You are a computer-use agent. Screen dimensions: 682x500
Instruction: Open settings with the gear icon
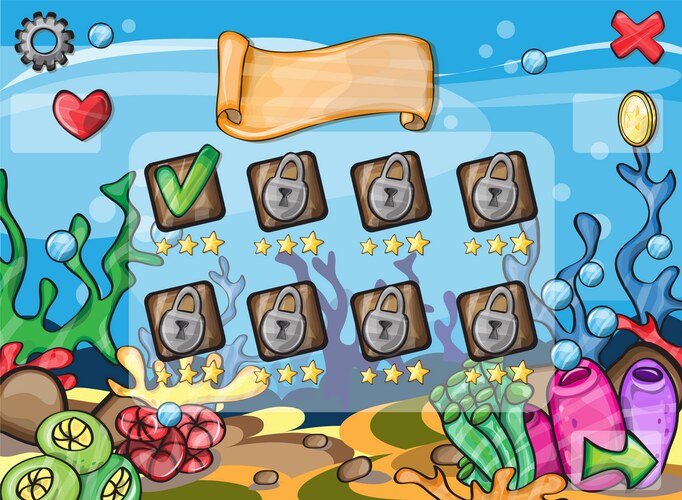(x=44, y=41)
